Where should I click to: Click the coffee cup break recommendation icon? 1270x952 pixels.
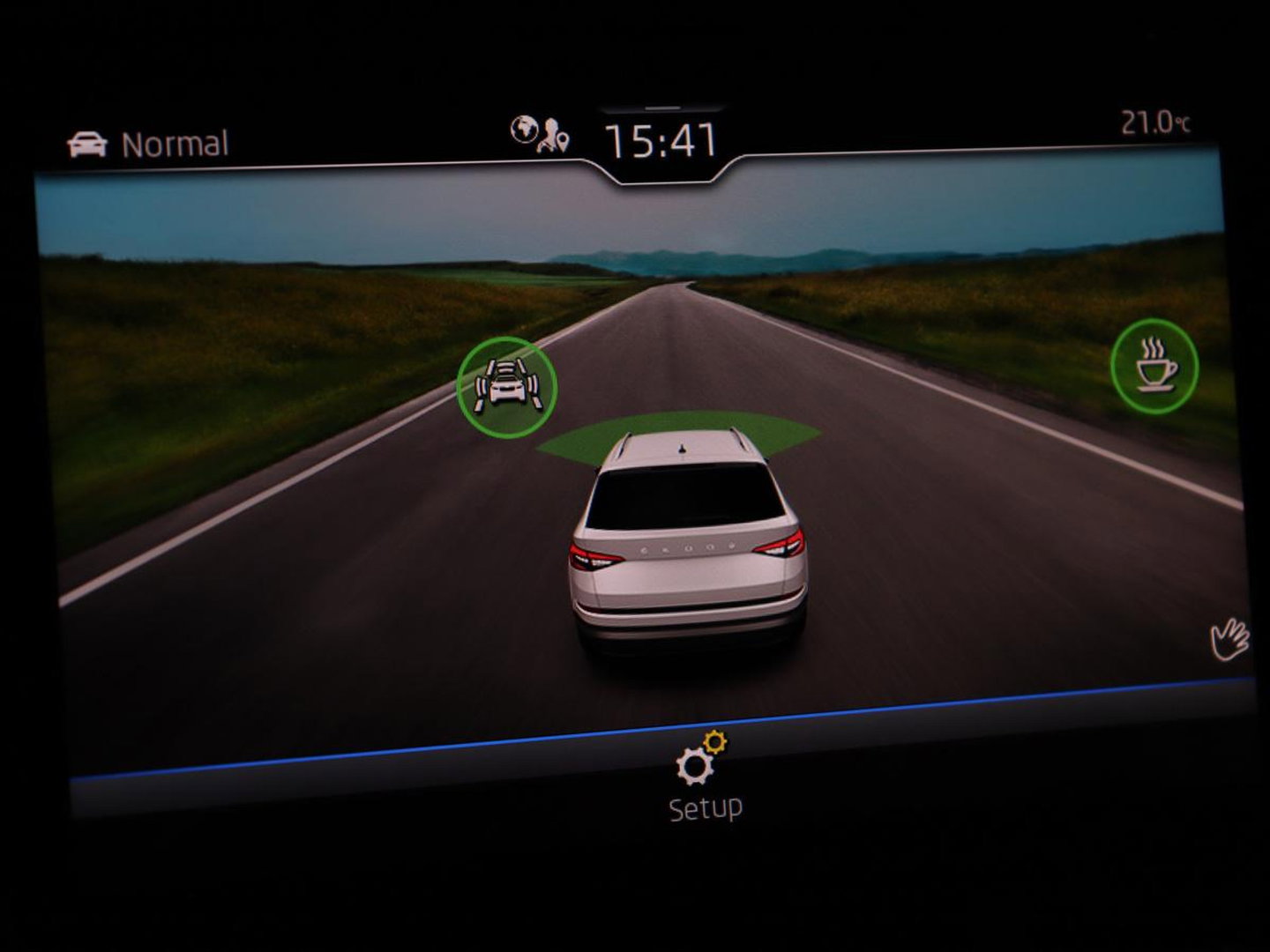[1156, 365]
